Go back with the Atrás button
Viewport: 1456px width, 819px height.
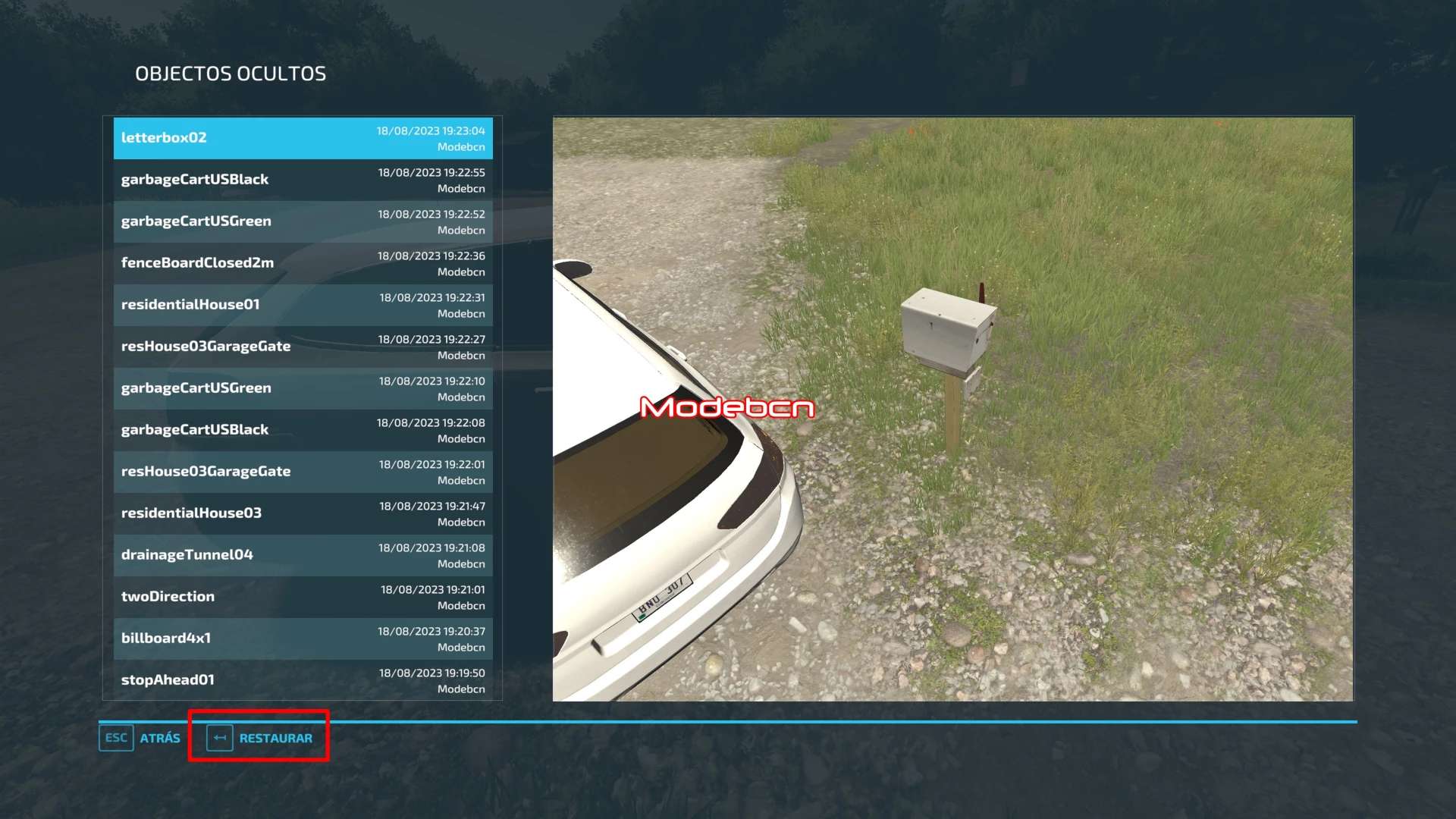tap(140, 738)
